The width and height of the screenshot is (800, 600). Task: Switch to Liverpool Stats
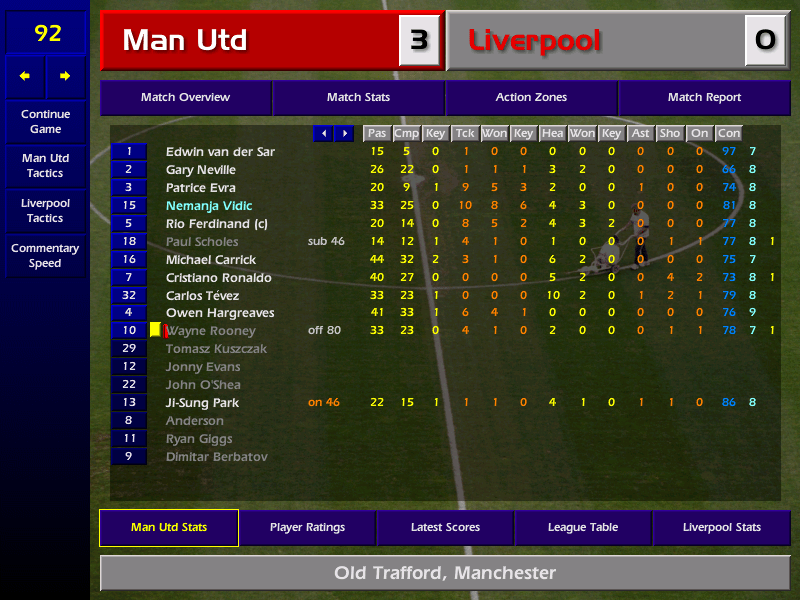point(721,527)
